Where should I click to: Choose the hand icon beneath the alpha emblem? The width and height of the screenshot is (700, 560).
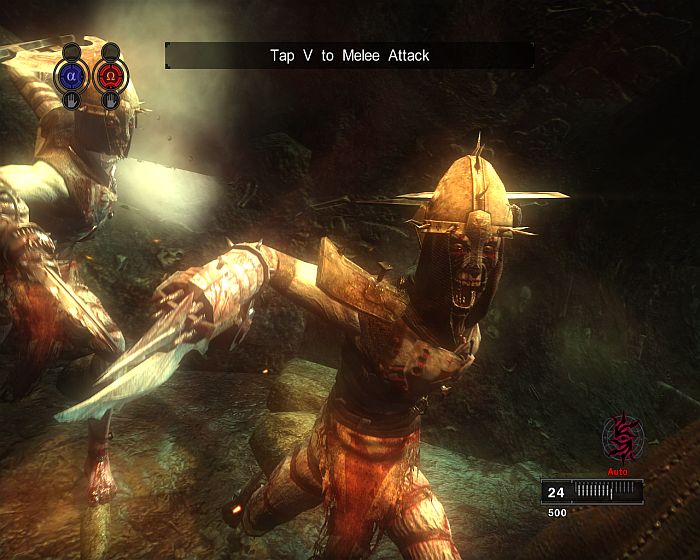(71, 100)
